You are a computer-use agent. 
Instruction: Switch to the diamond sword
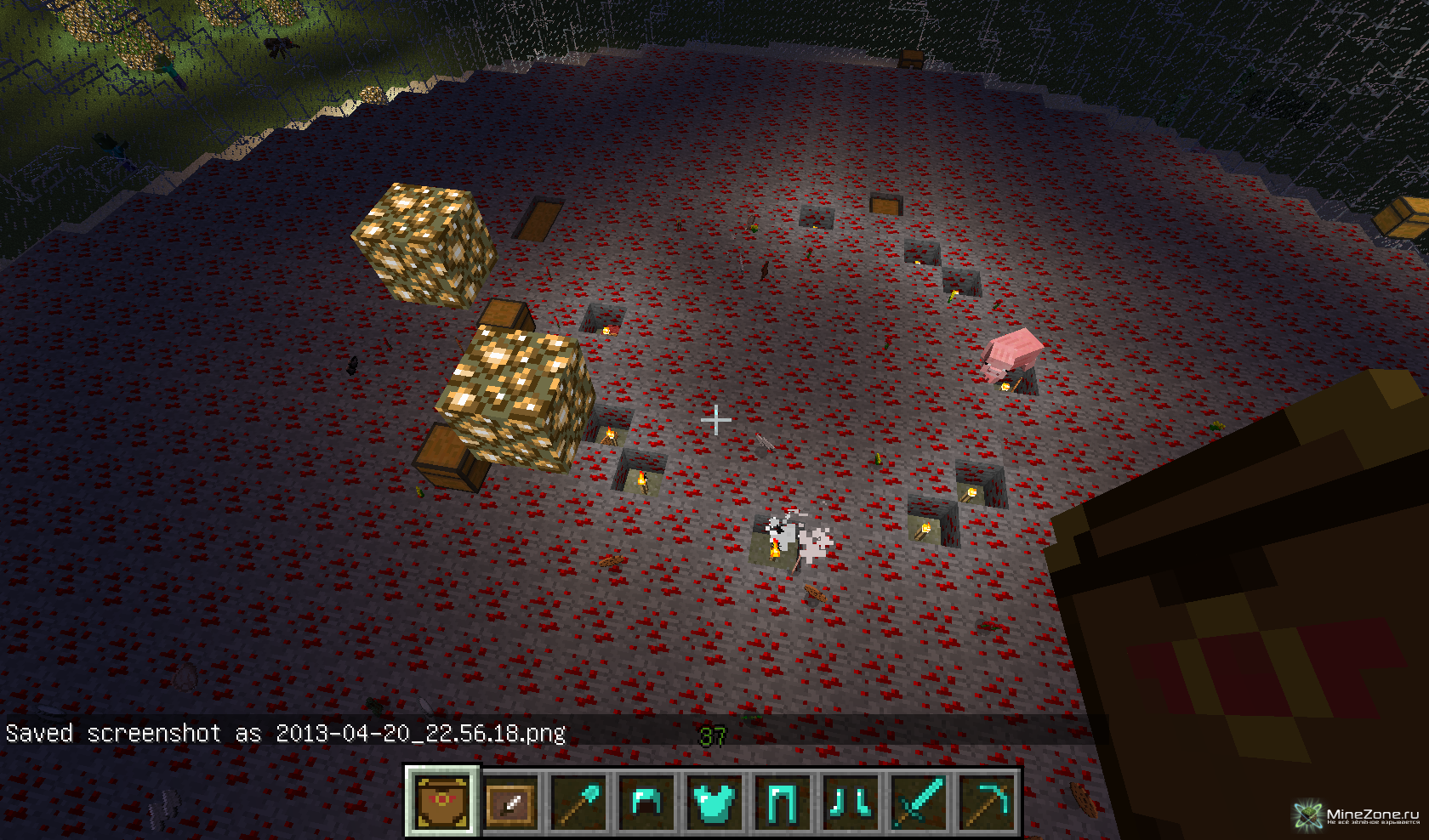918,802
